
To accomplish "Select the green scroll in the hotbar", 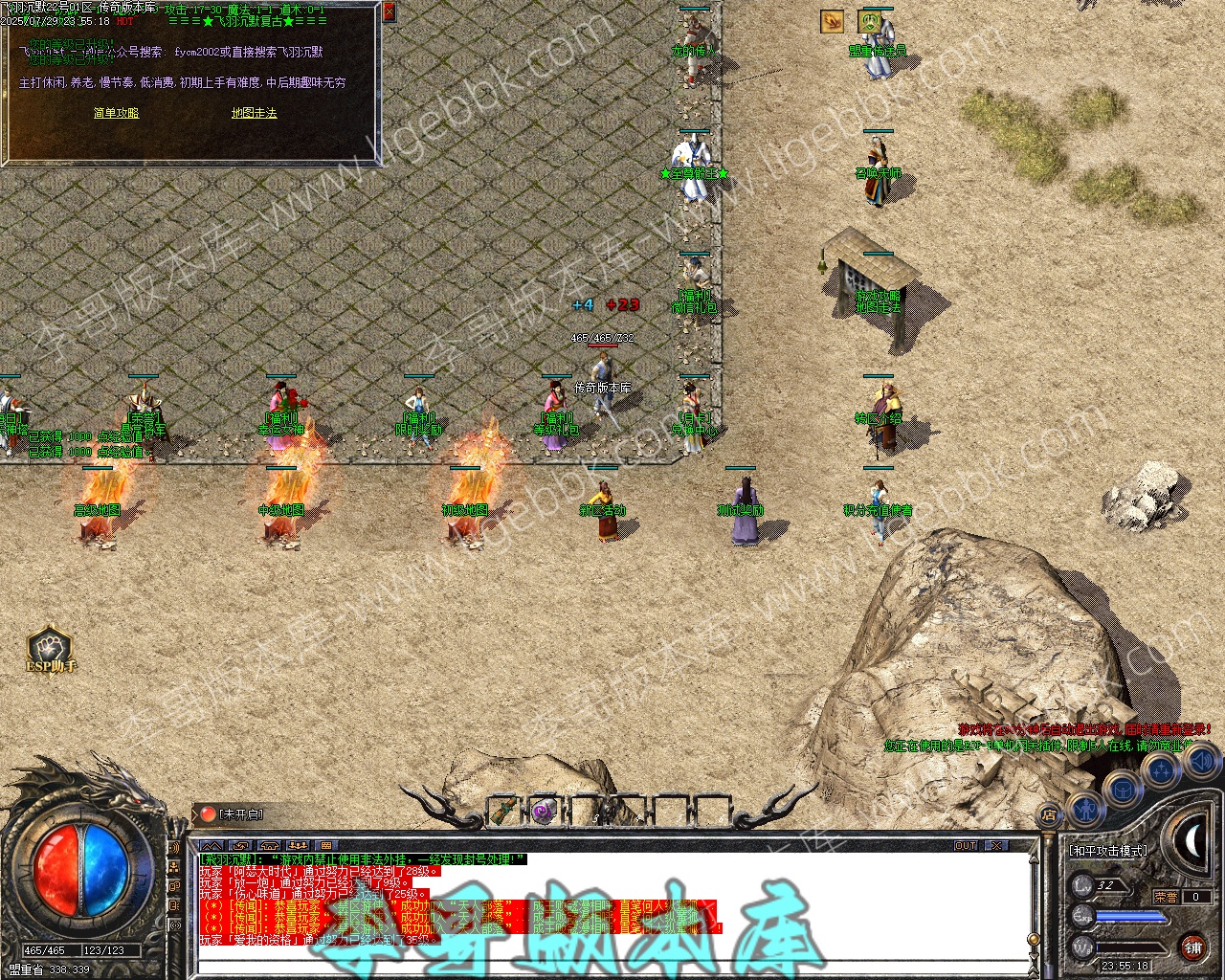I will pyautogui.click(x=504, y=813).
